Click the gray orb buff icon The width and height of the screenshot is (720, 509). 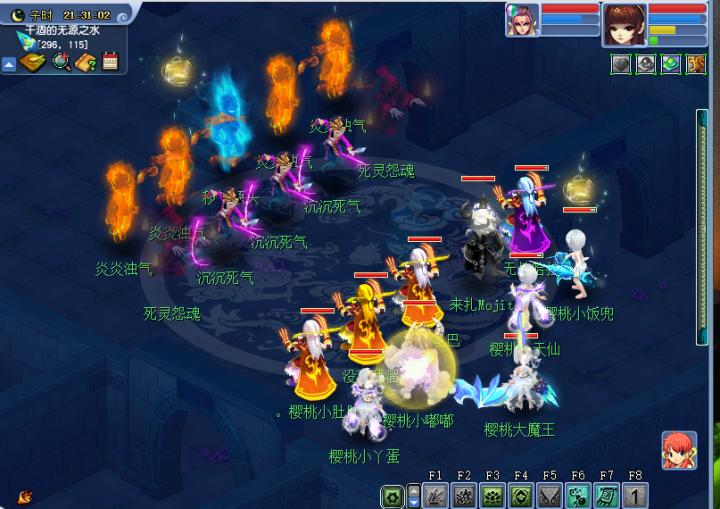coord(646,64)
